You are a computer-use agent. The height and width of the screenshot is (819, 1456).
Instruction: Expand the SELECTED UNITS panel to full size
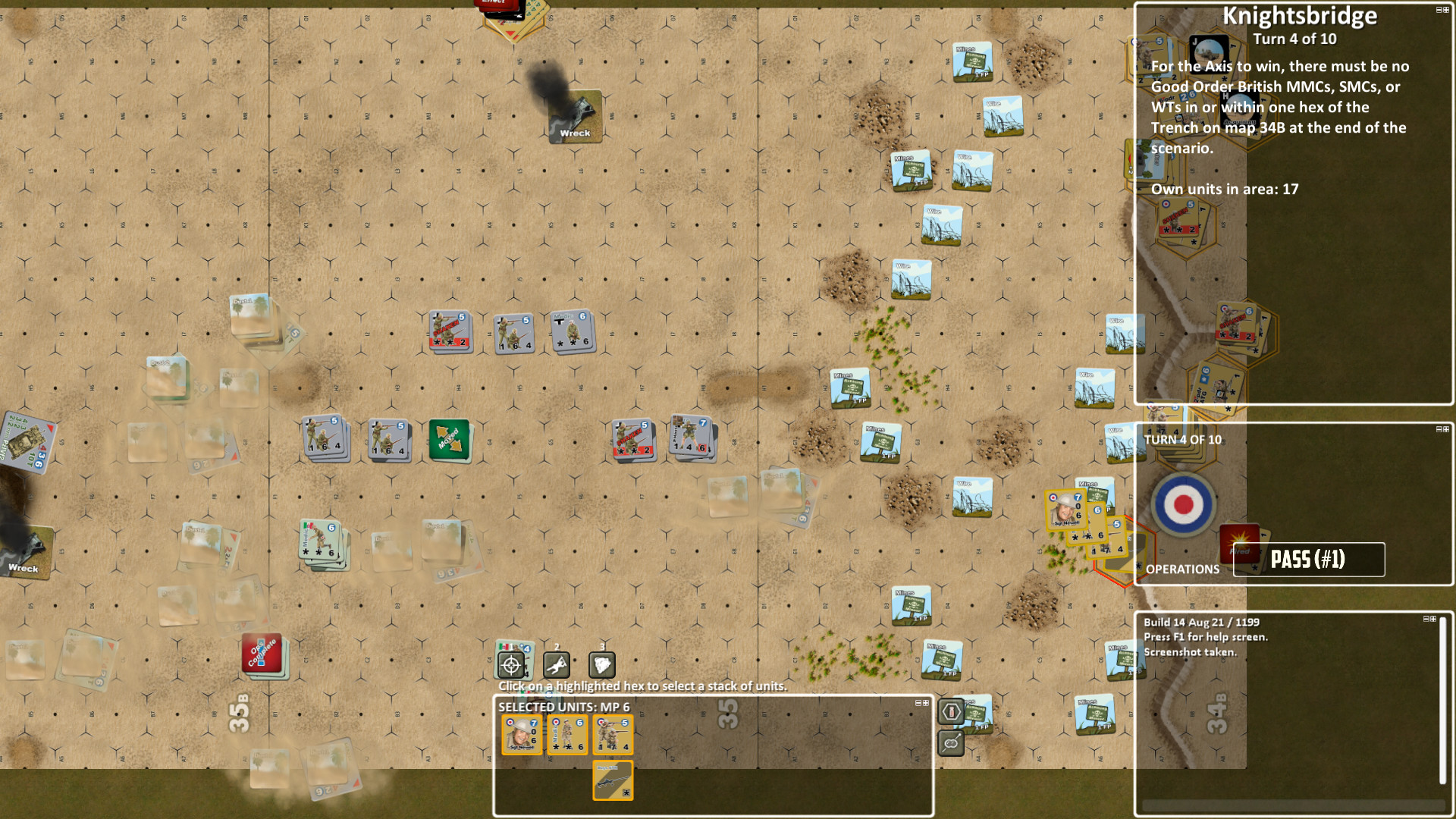coord(926,704)
